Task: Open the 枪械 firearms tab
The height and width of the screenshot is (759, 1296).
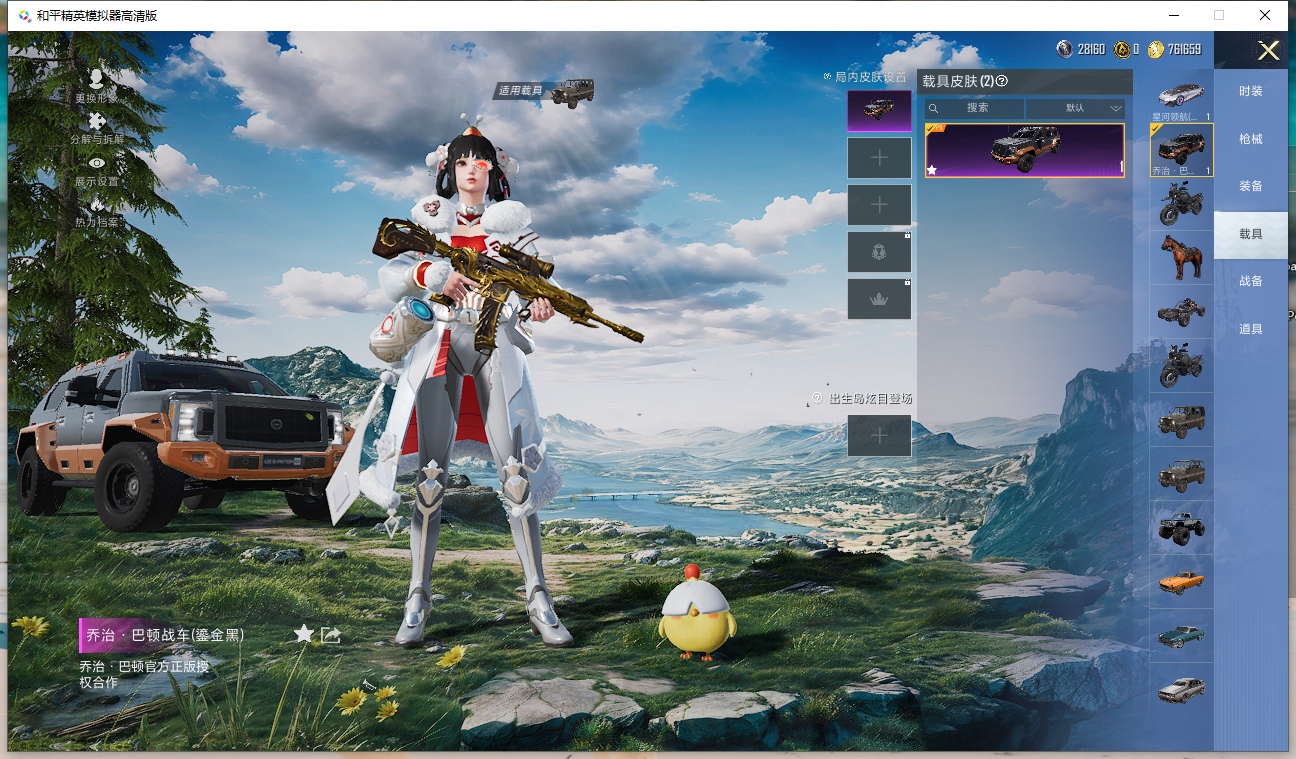Action: [x=1250, y=139]
